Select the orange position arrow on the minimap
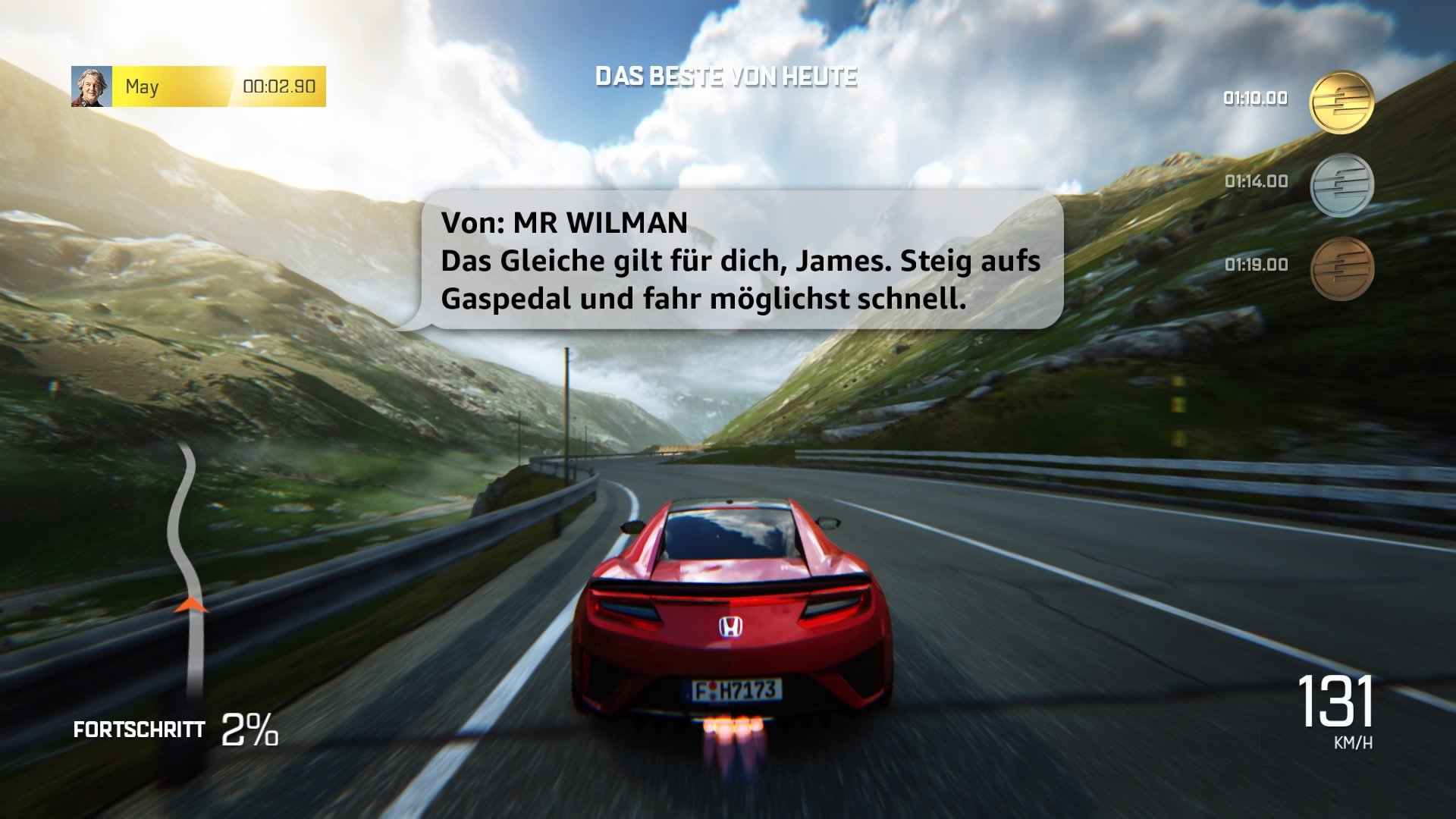Screen dimensions: 1456x819 [192, 603]
